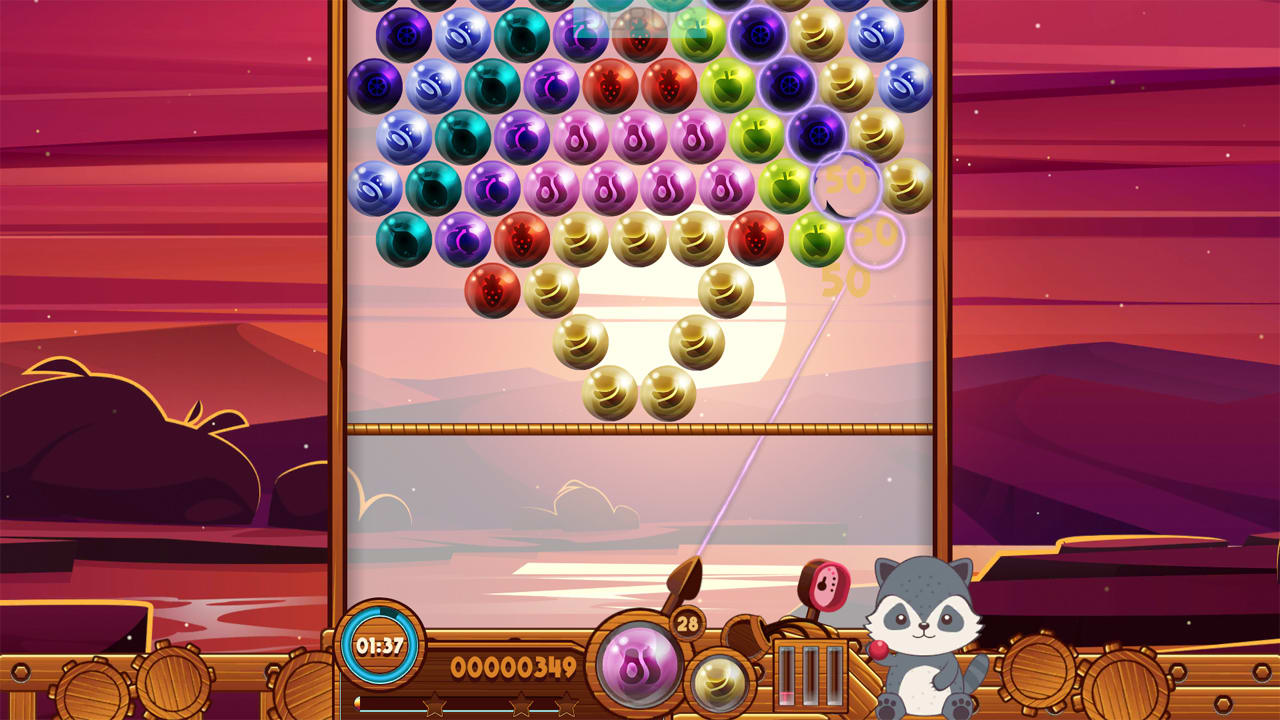This screenshot has width=1280, height=720.
Task: Pop the red strawberry bubble near the cluster bottom
Action: [x=489, y=290]
